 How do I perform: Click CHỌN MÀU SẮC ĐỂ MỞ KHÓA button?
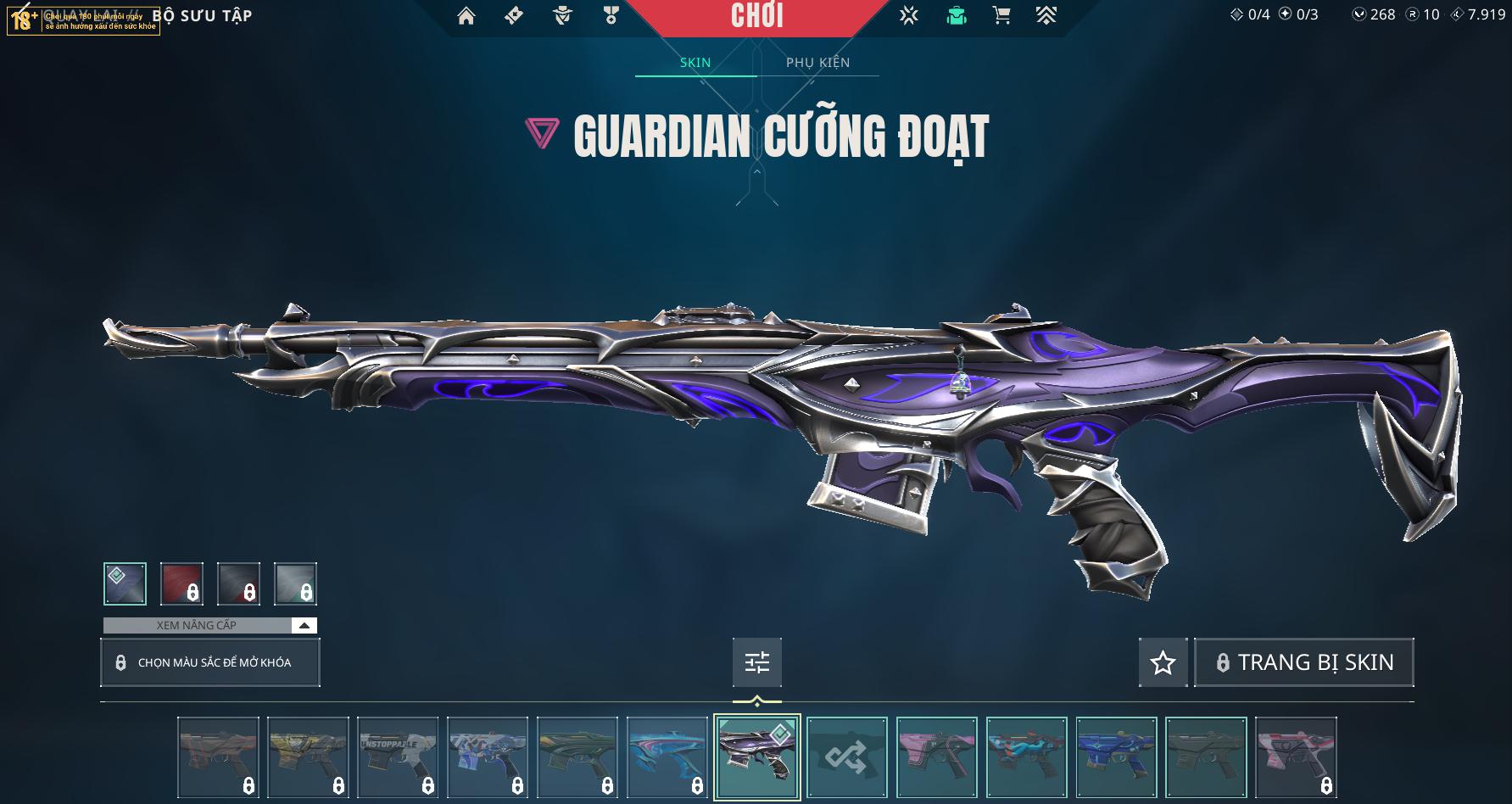pos(209,662)
